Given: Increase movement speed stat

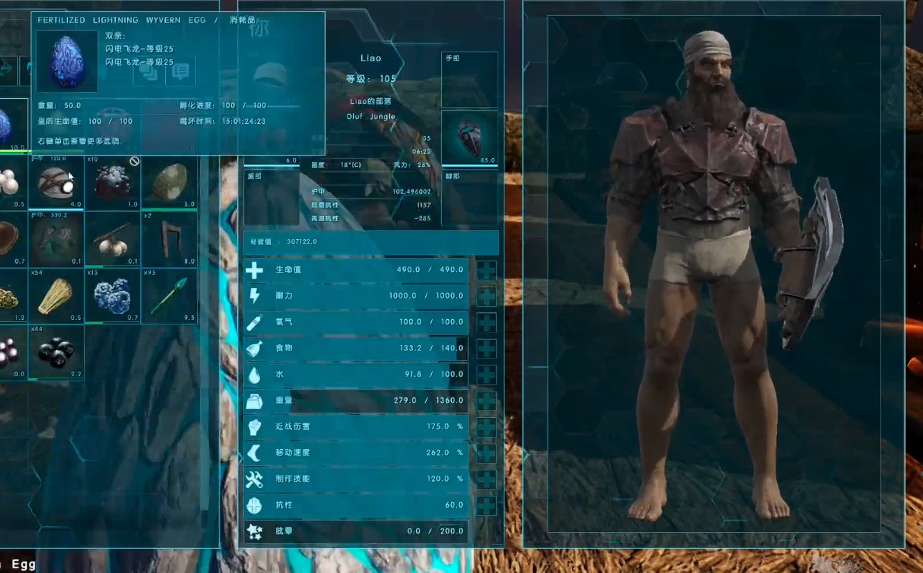Looking at the screenshot, I should 486,453.
